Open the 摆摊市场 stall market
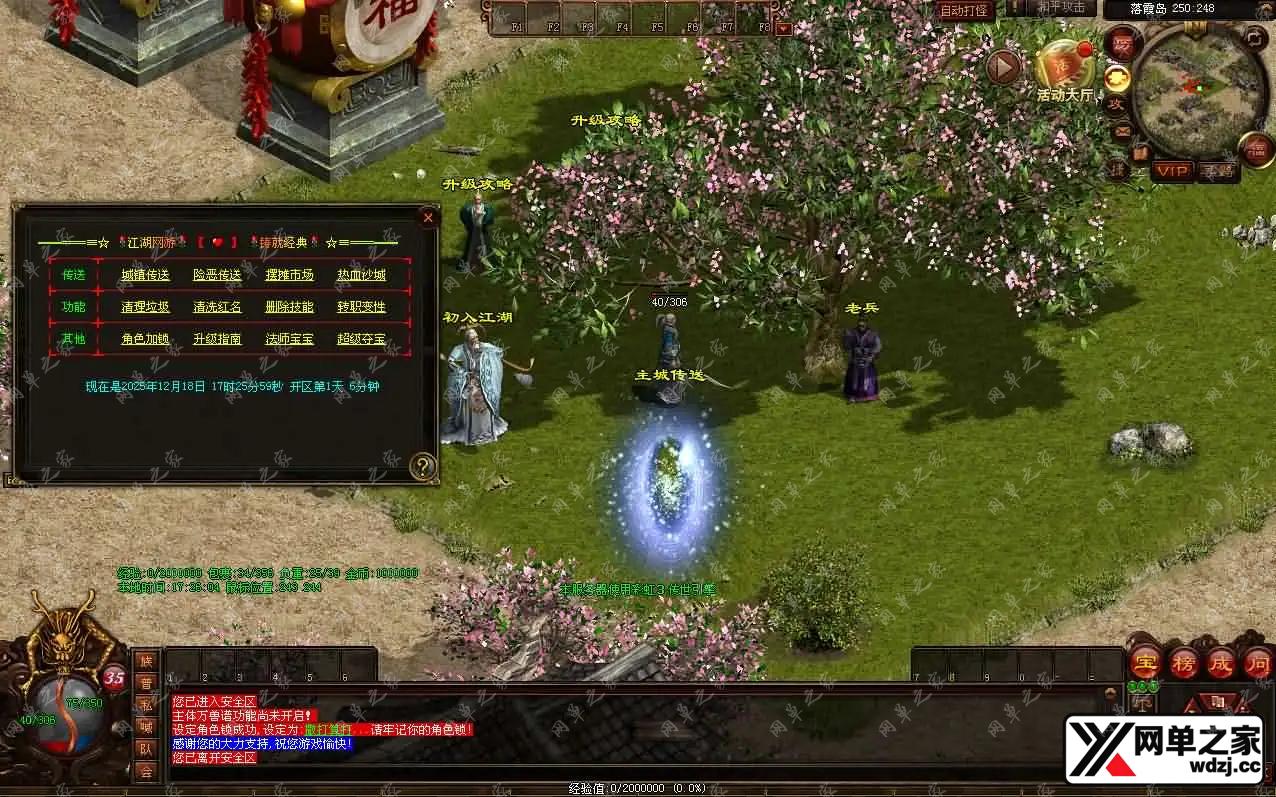The height and width of the screenshot is (797, 1276). [289, 275]
